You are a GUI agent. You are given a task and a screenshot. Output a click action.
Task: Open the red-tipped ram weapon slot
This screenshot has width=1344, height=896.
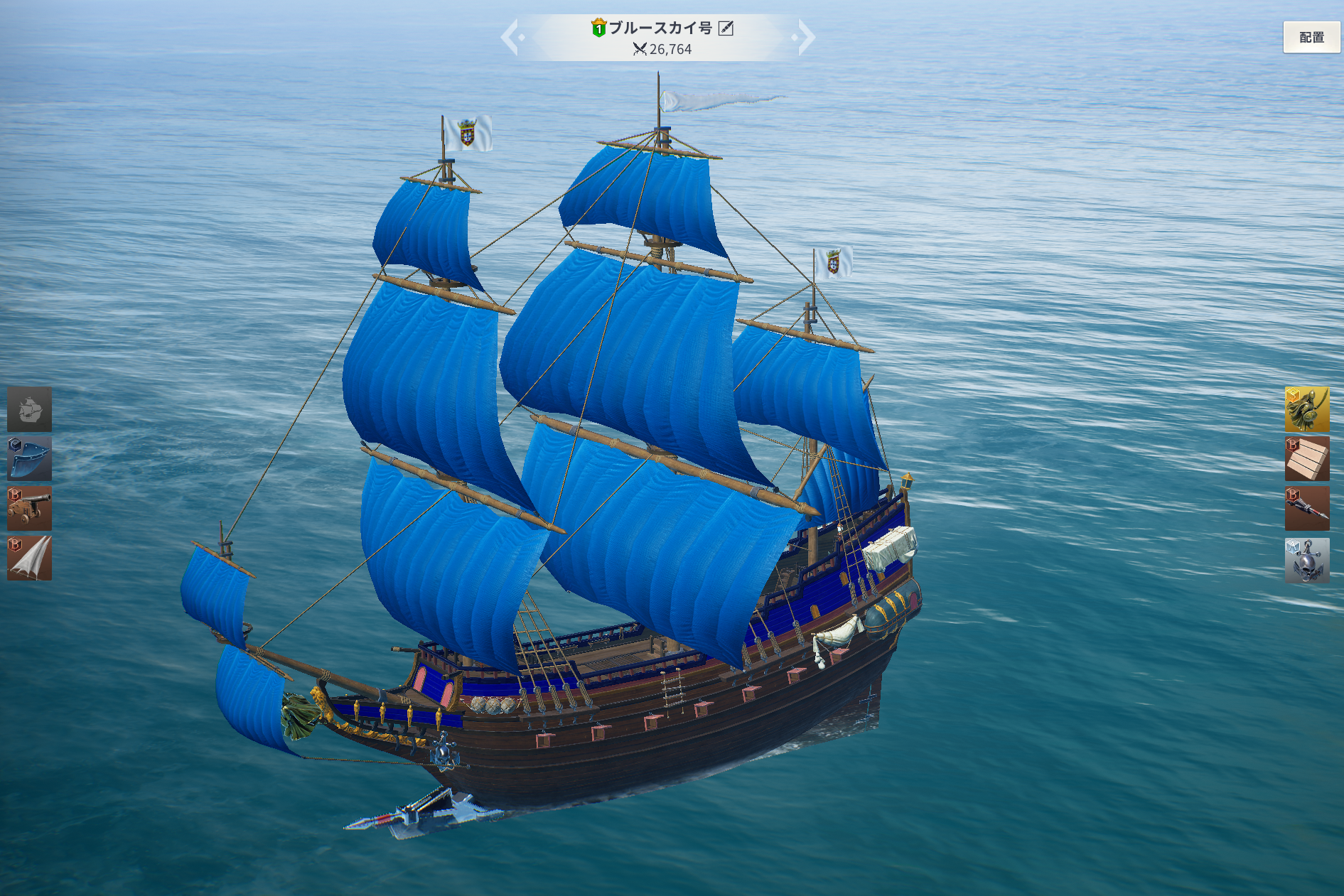pyautogui.click(x=1306, y=509)
